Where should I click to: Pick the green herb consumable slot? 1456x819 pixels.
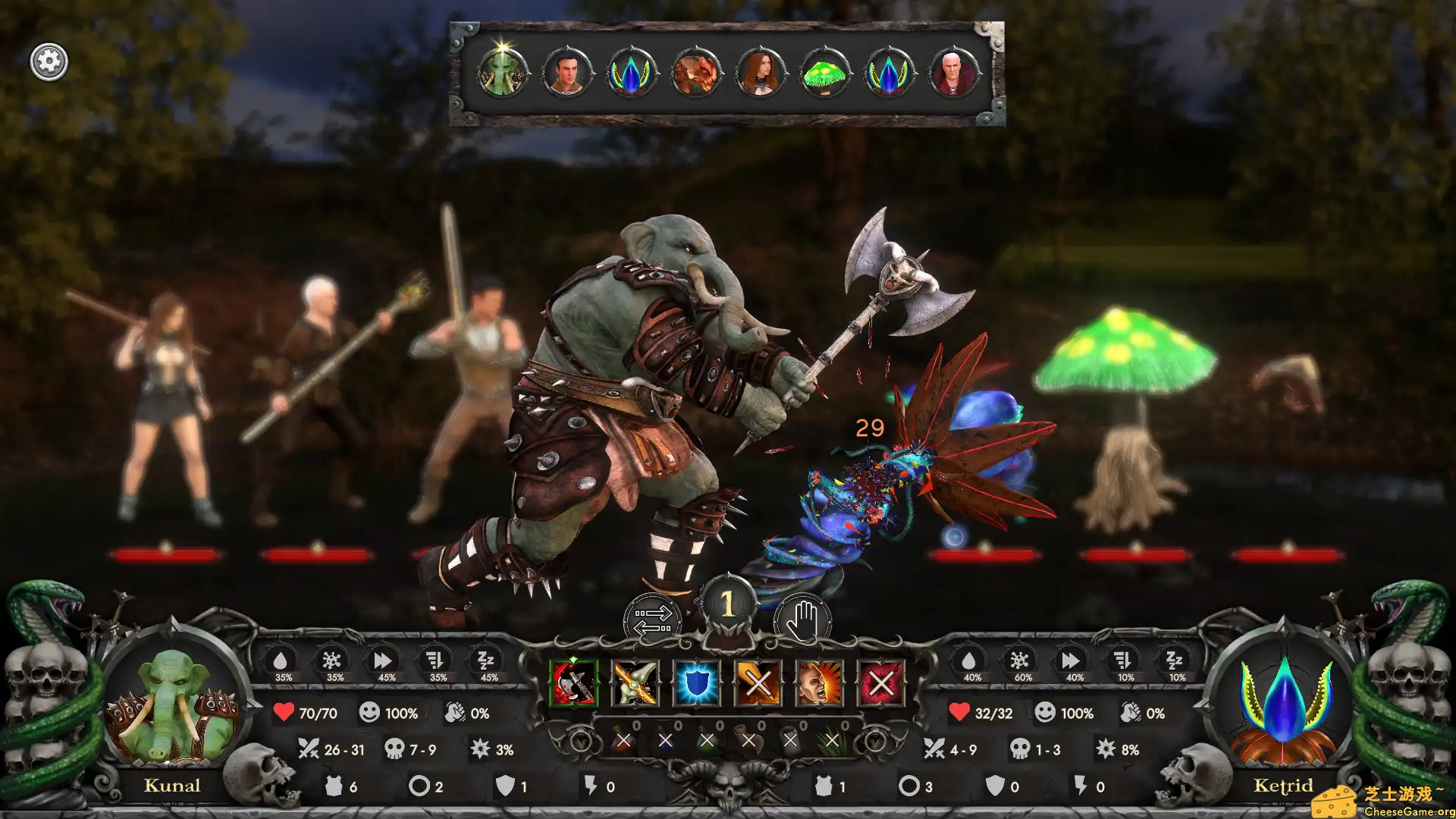(x=832, y=740)
